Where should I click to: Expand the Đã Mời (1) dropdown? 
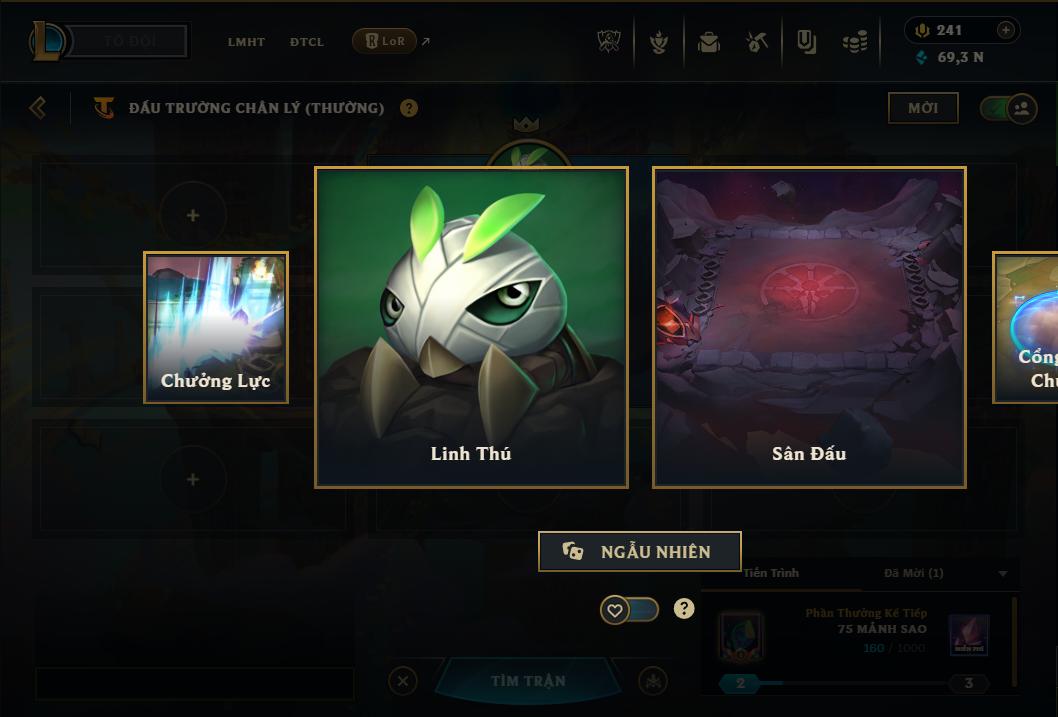[x=1003, y=573]
